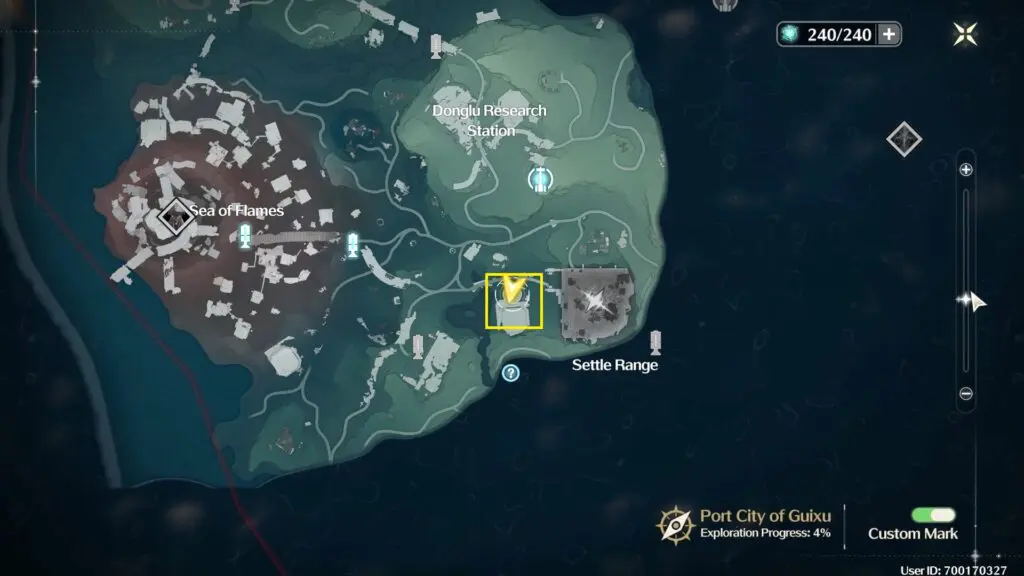Open the diamond-shaped icon above the zoom slider
The image size is (1024, 576).
(904, 138)
